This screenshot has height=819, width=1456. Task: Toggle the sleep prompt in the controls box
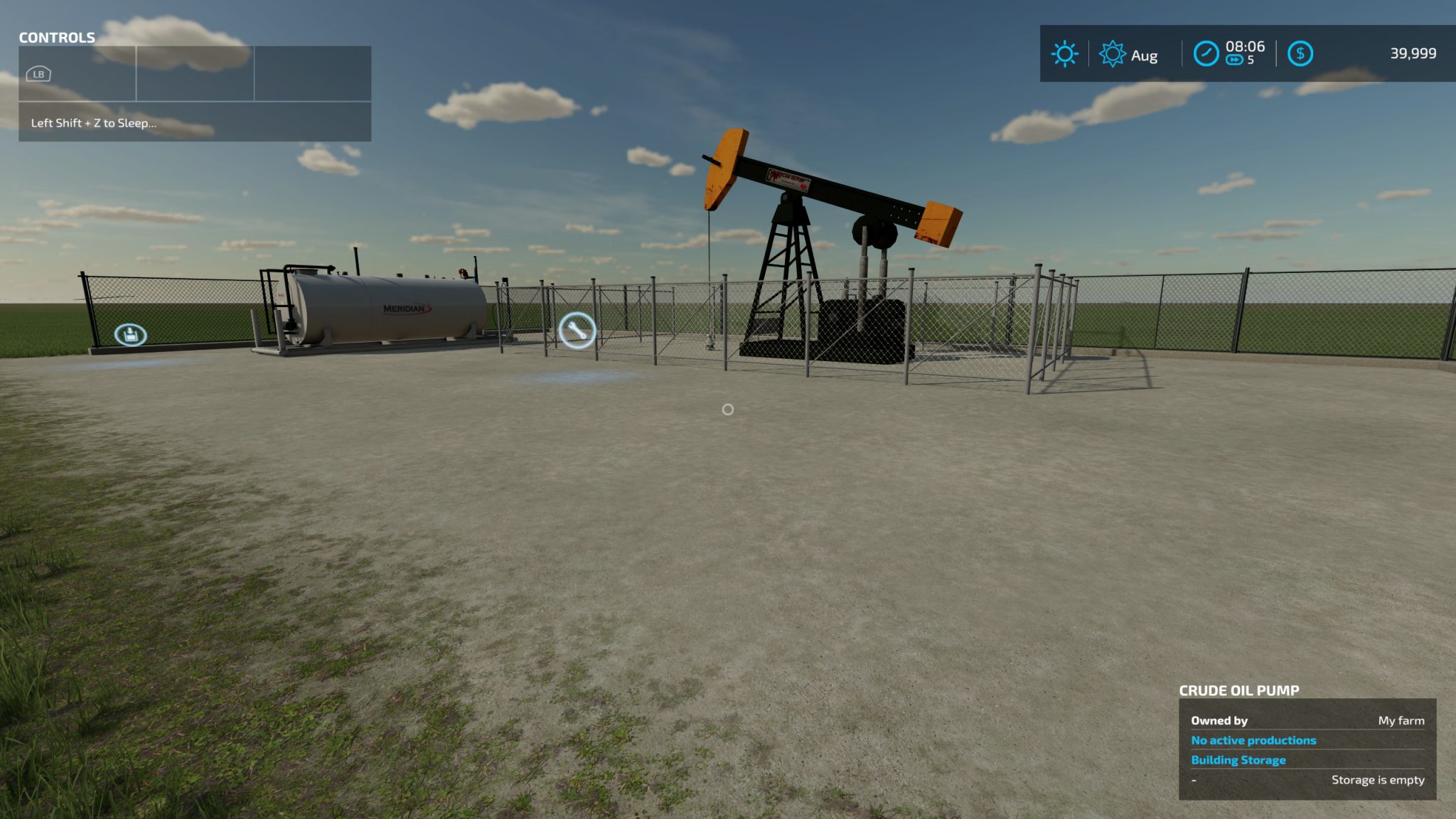point(95,122)
